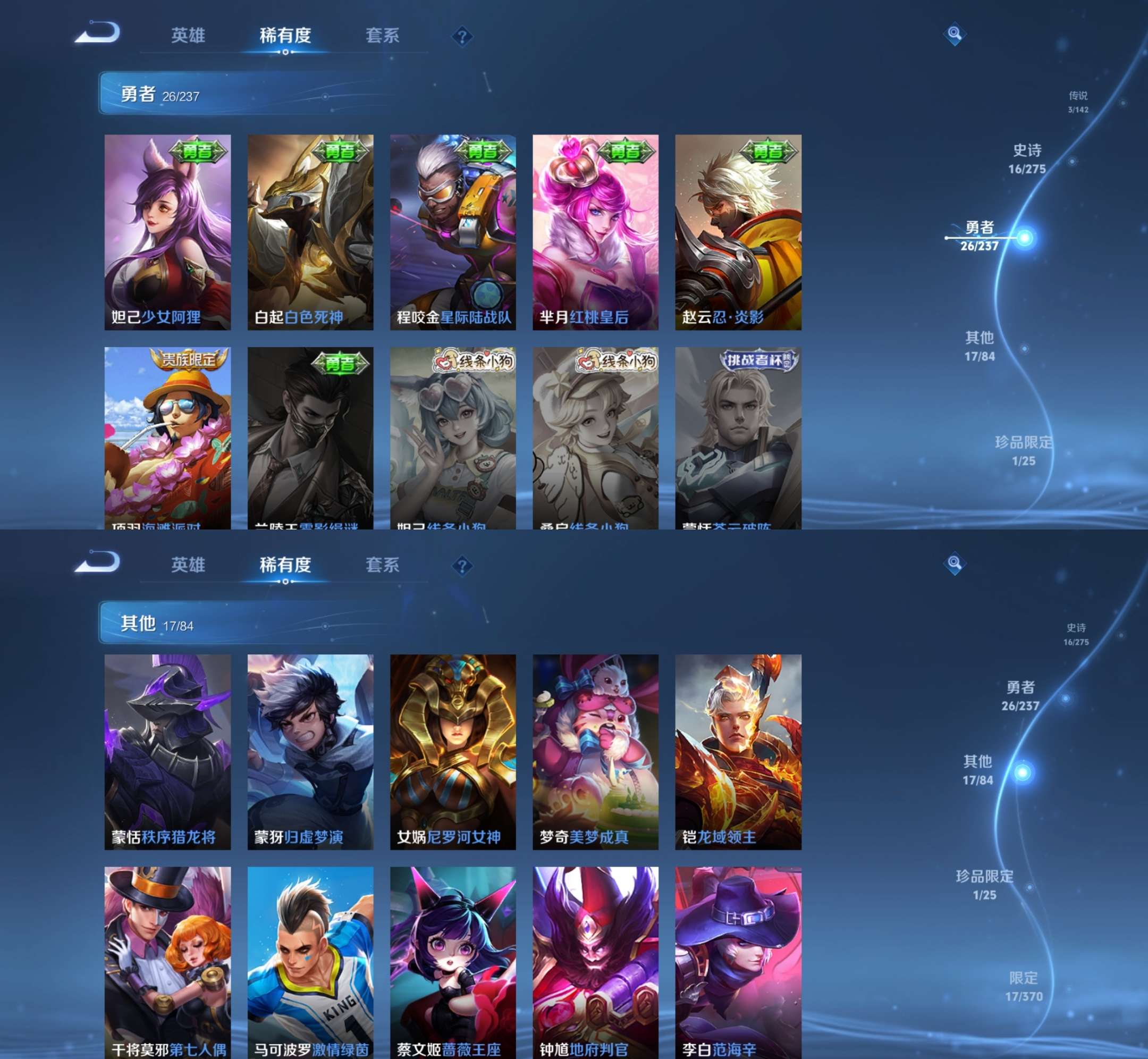Screen dimensions: 1148x1059
Task: Open the 女娲 尼罗河女神 skin card
Action: tap(452, 751)
